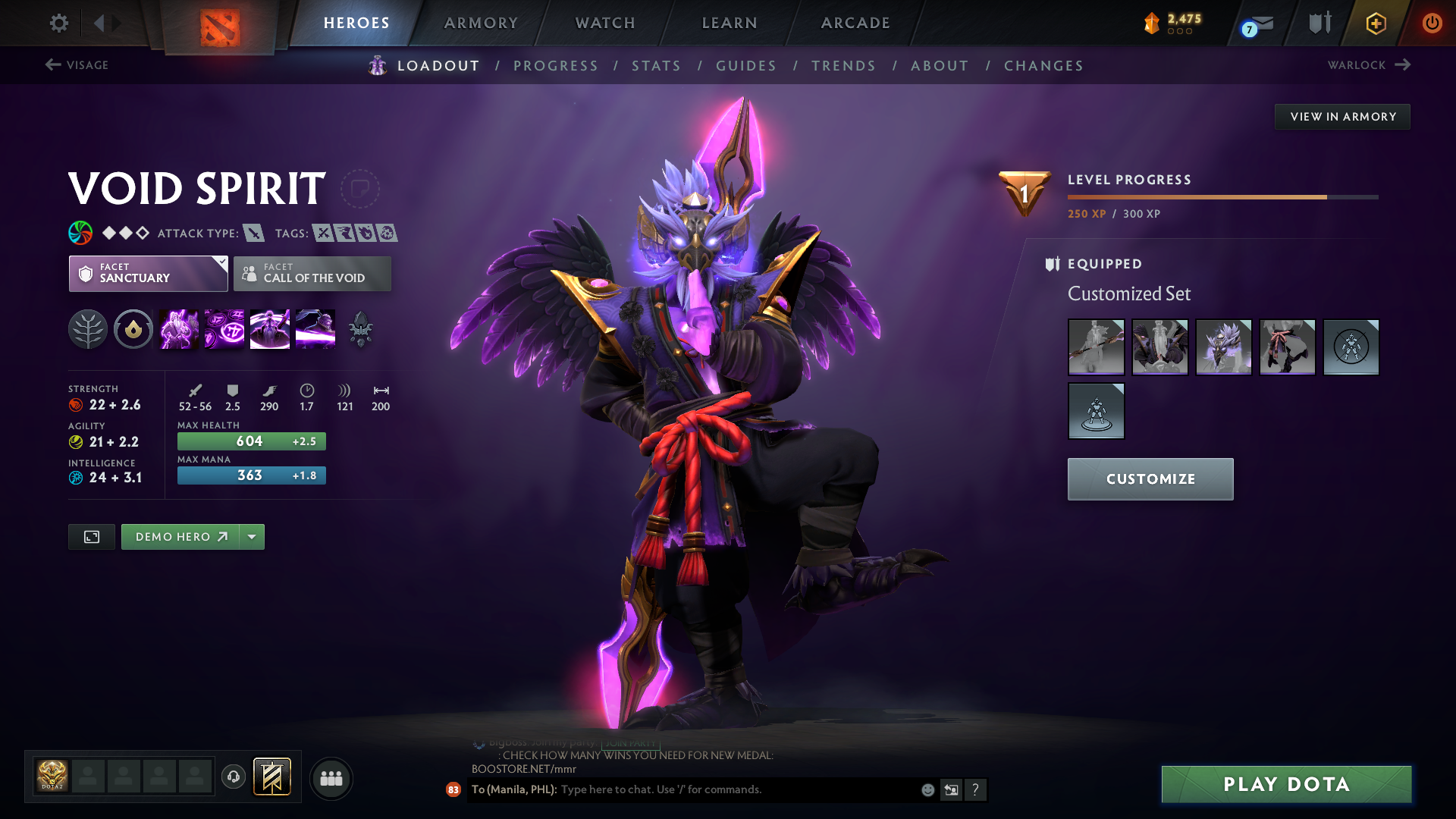This screenshot has height=819, width=1456.
Task: Select the Astral Step ultimate ability icon
Action: pos(315,329)
